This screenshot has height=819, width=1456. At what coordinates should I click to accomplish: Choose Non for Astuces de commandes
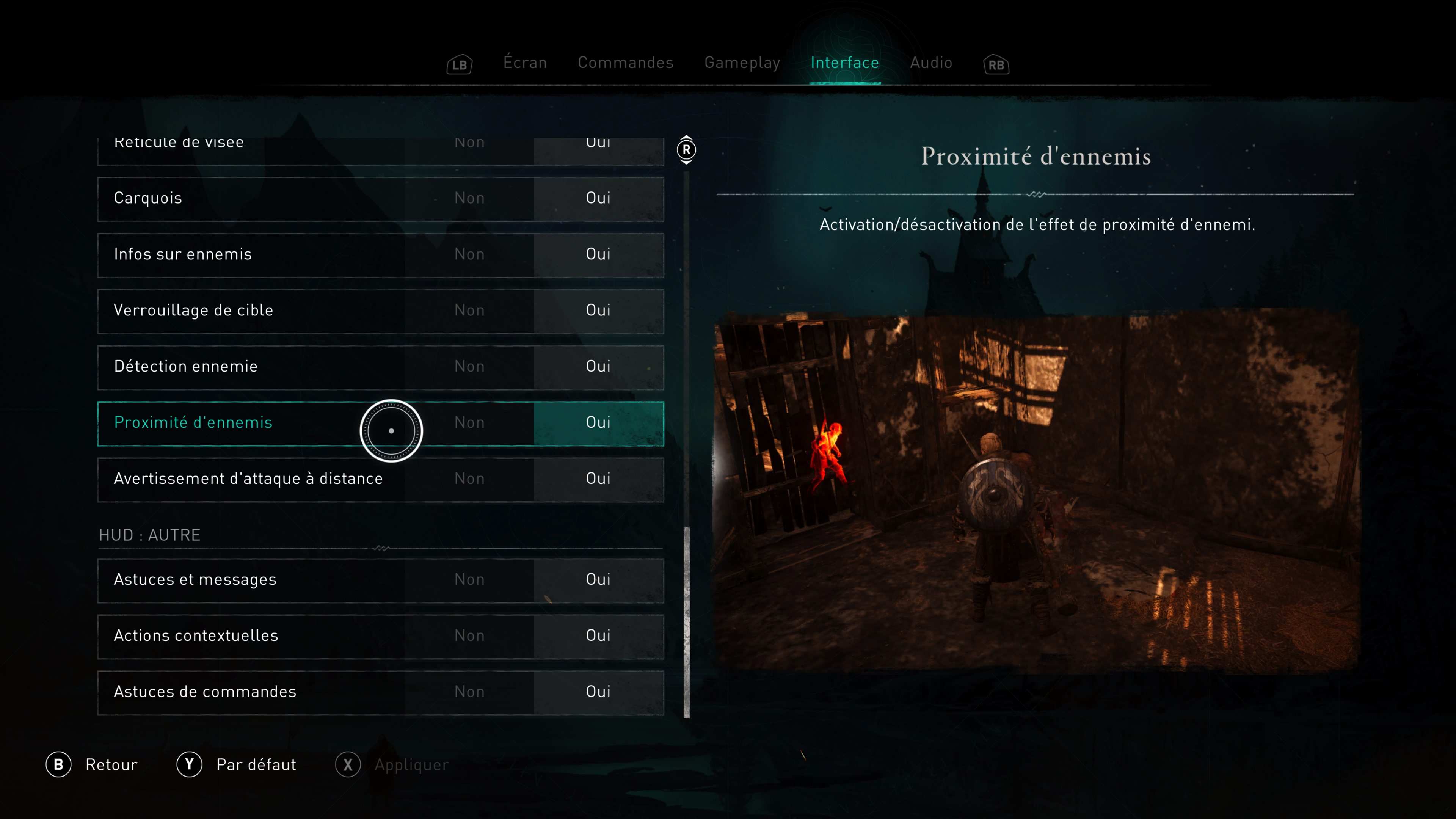click(x=469, y=692)
